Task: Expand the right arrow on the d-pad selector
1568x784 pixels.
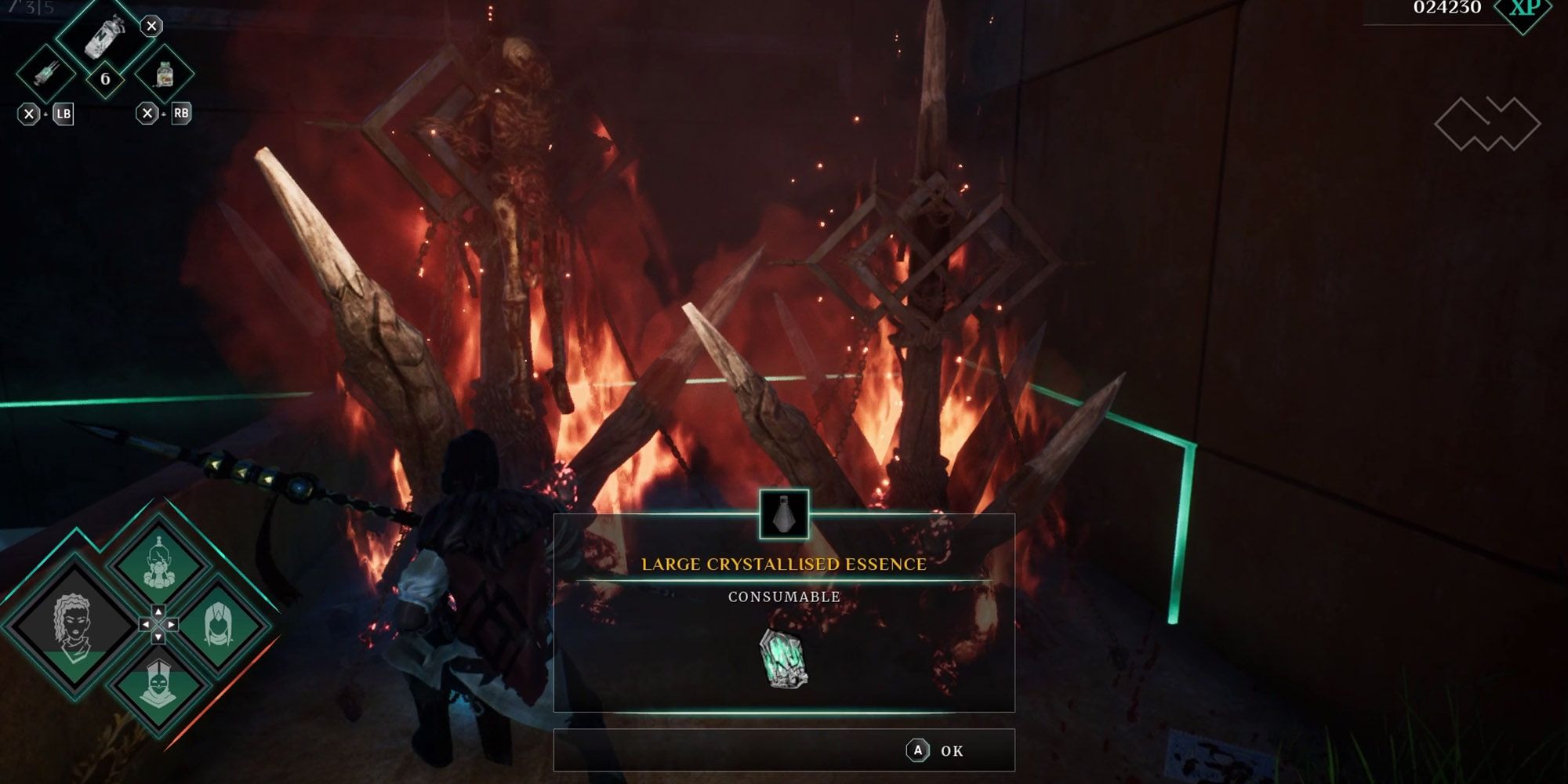Action: coord(171,625)
